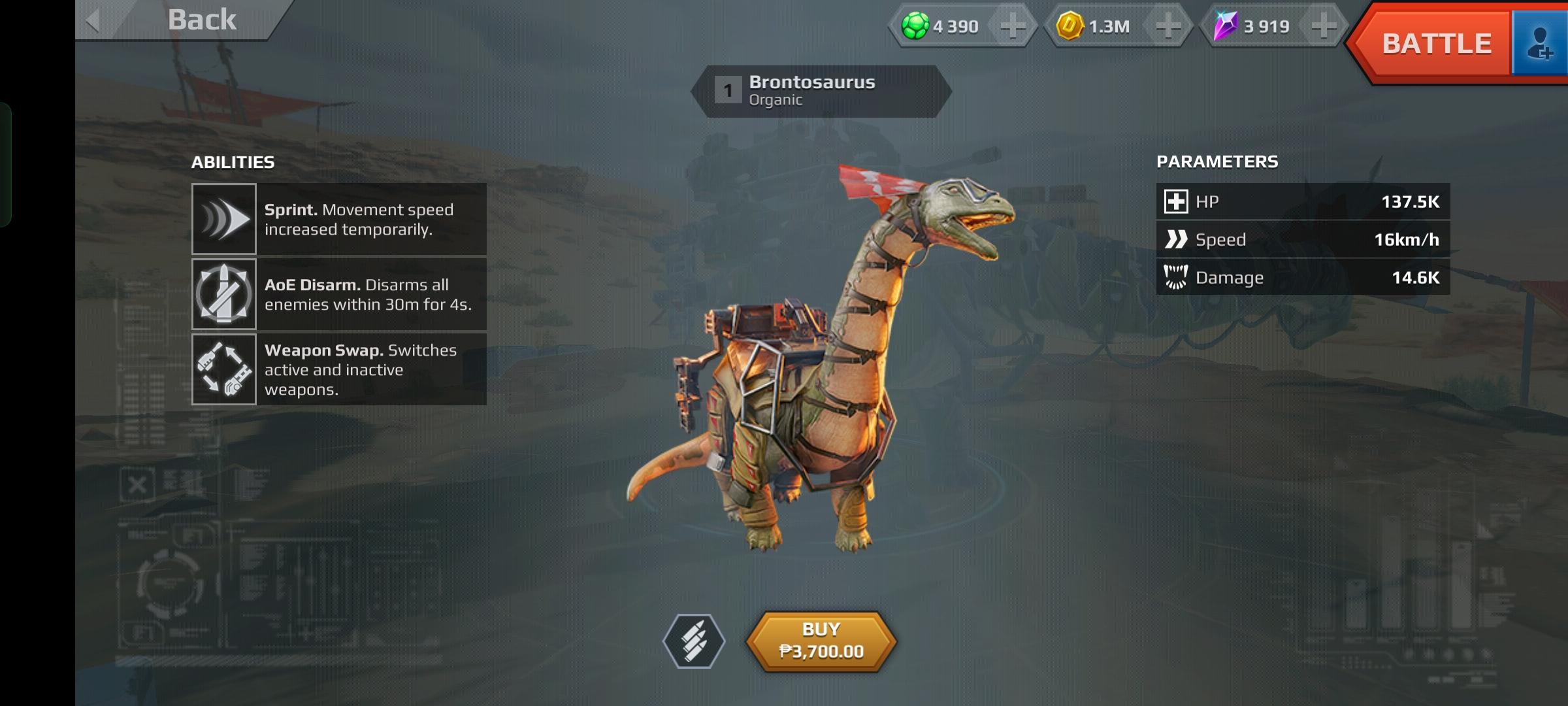
Task: Select the Weapon Swap ability icon
Action: pyautogui.click(x=224, y=369)
